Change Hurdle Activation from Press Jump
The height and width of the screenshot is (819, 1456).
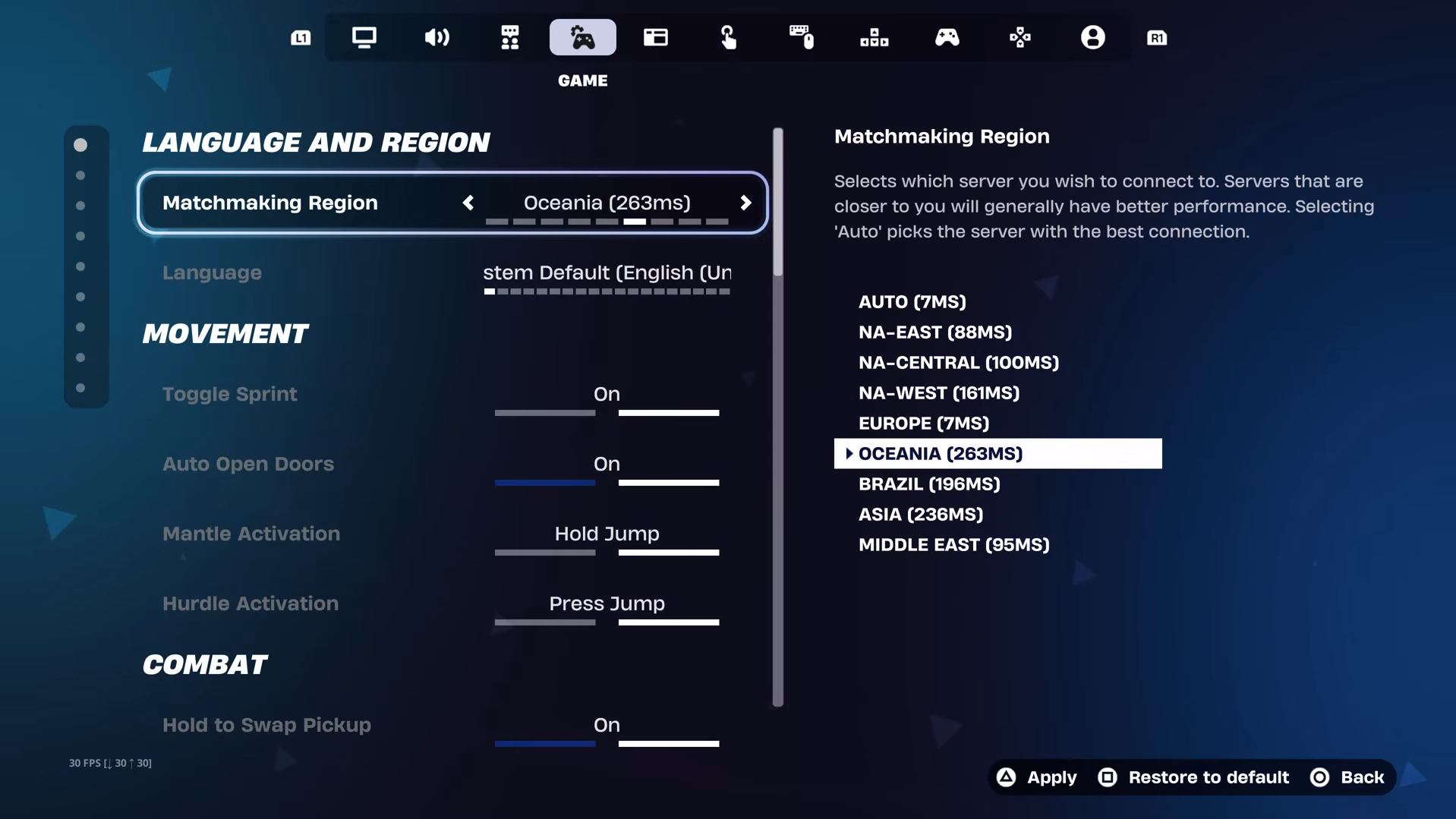(x=606, y=604)
